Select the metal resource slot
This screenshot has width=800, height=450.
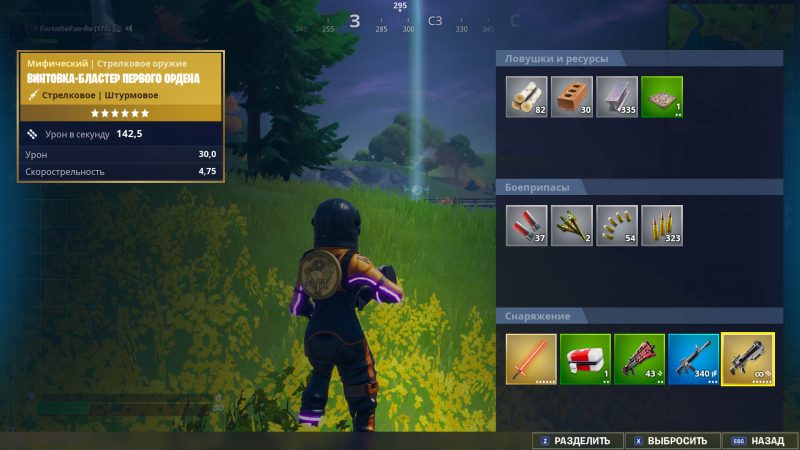coord(616,97)
